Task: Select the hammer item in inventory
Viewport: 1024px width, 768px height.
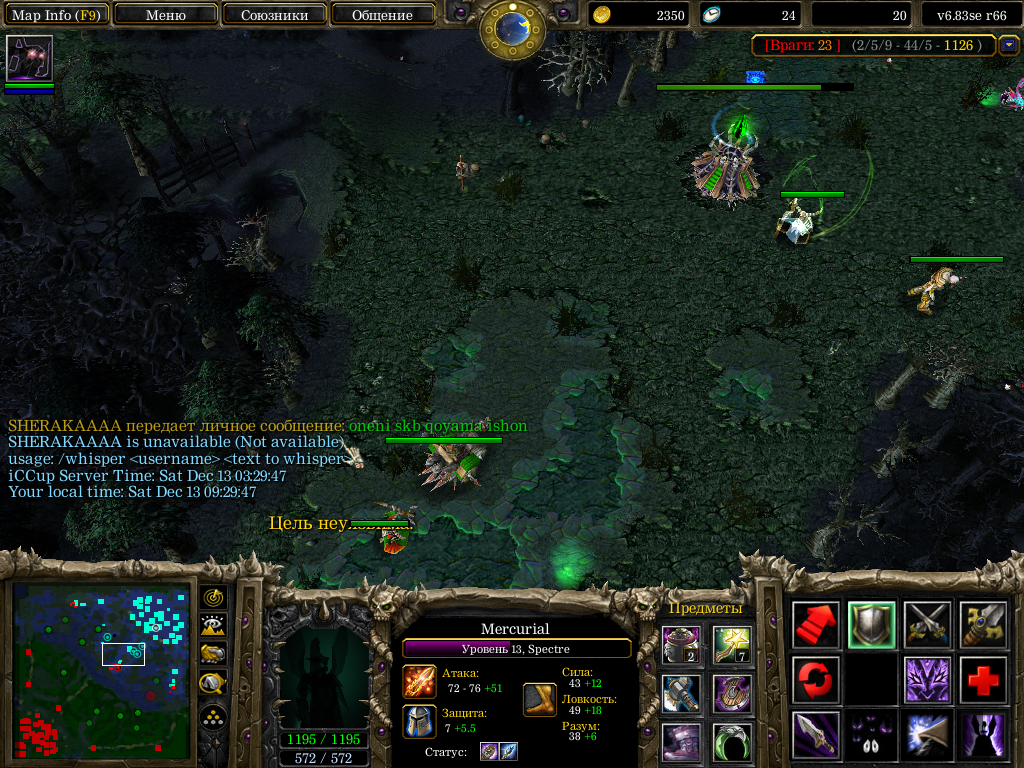Action: (682, 692)
